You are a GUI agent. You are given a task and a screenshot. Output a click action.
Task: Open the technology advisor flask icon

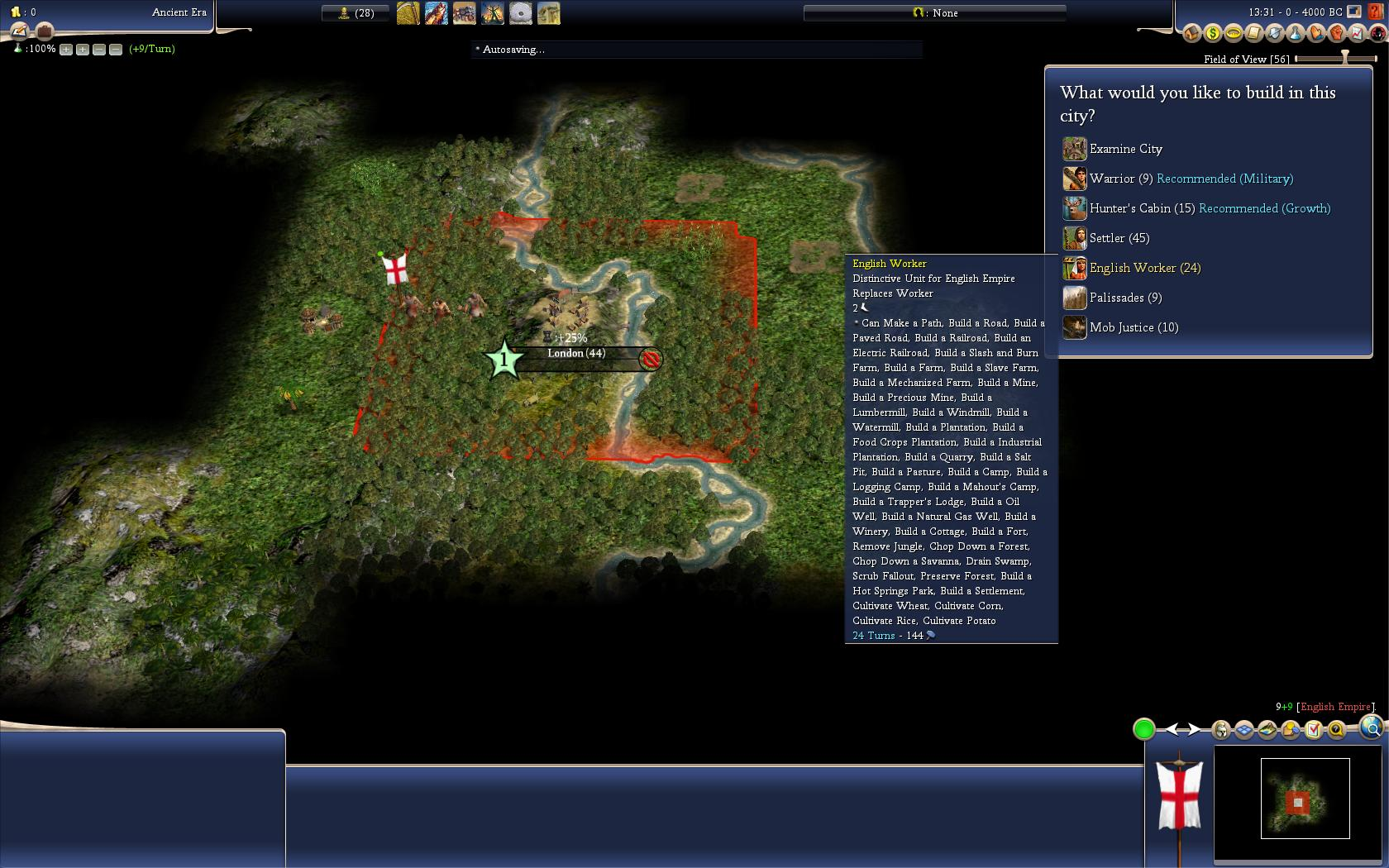(x=1295, y=34)
